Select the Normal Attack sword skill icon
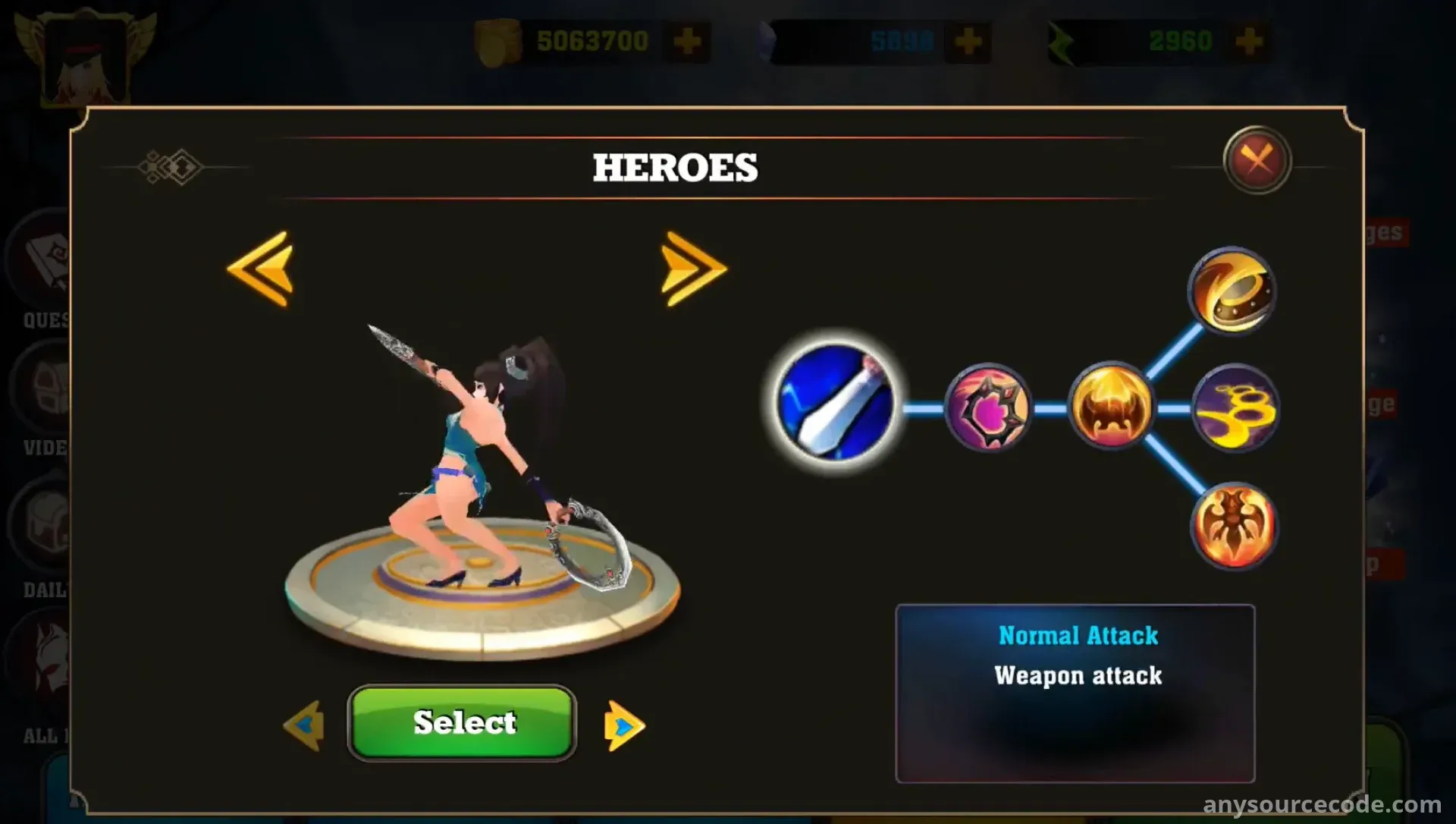The image size is (1456, 824). 835,402
